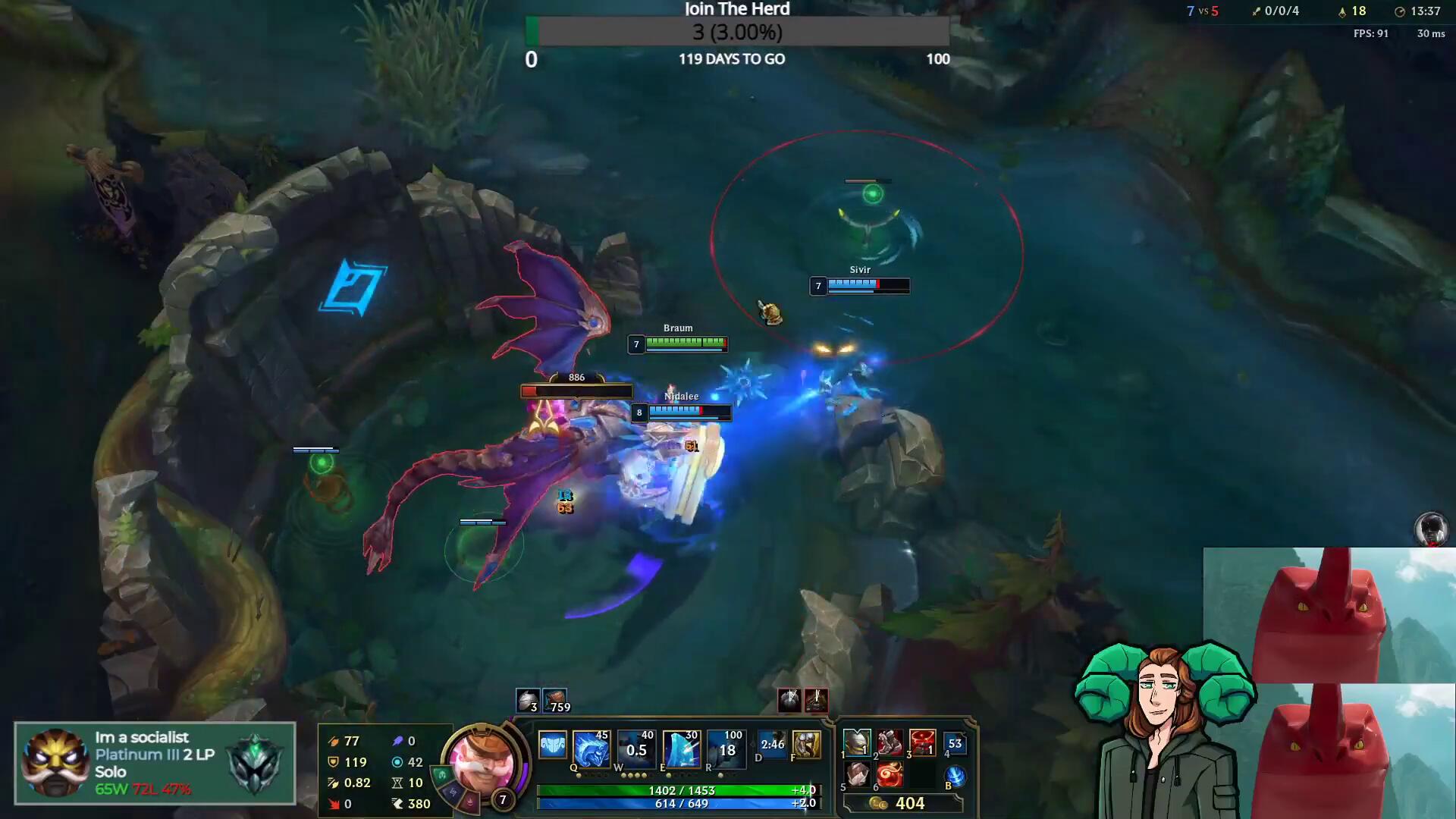
Task: Inspect the helmet buff icon with 3 stacks
Action: (527, 700)
